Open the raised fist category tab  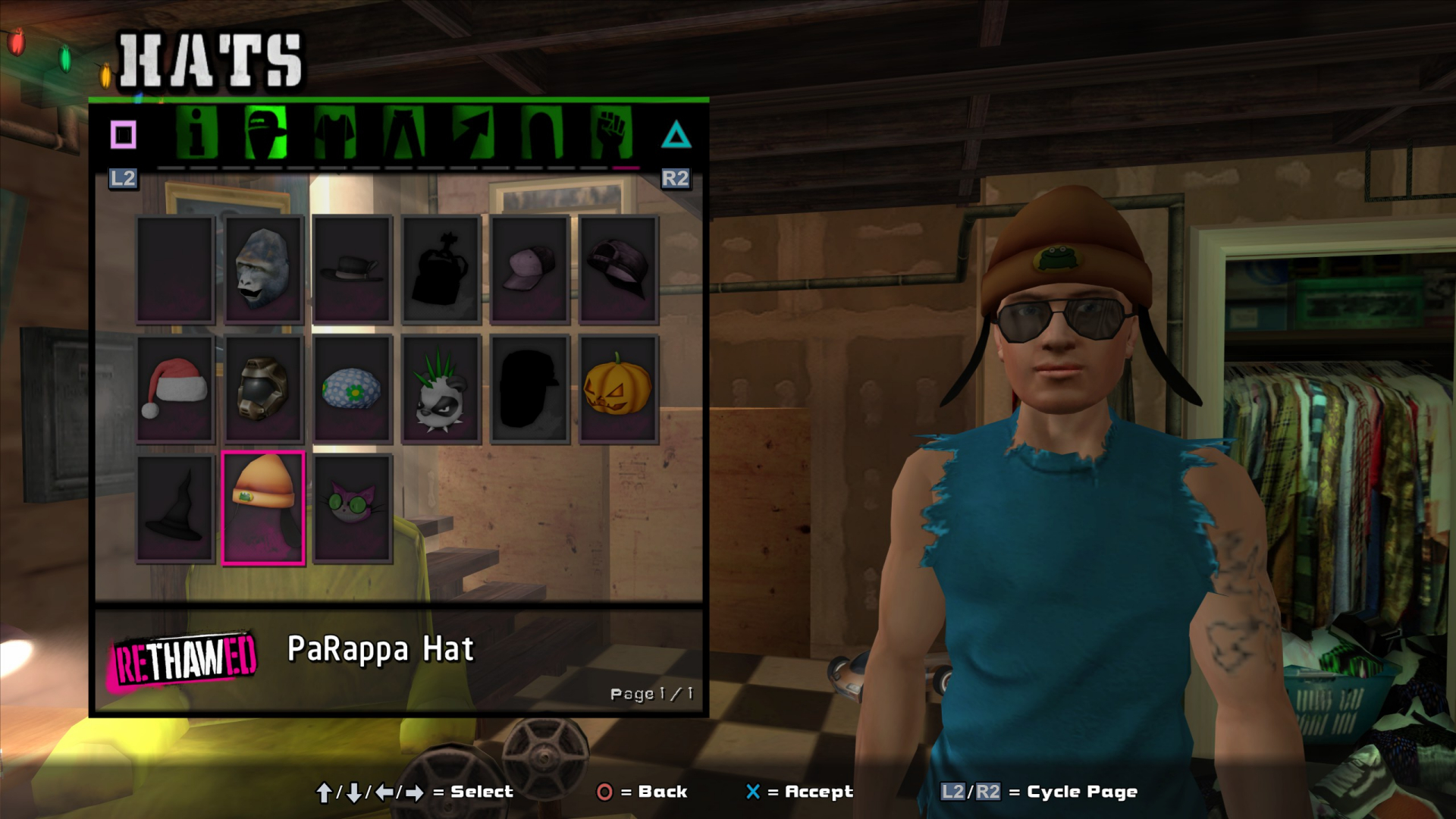pos(610,133)
